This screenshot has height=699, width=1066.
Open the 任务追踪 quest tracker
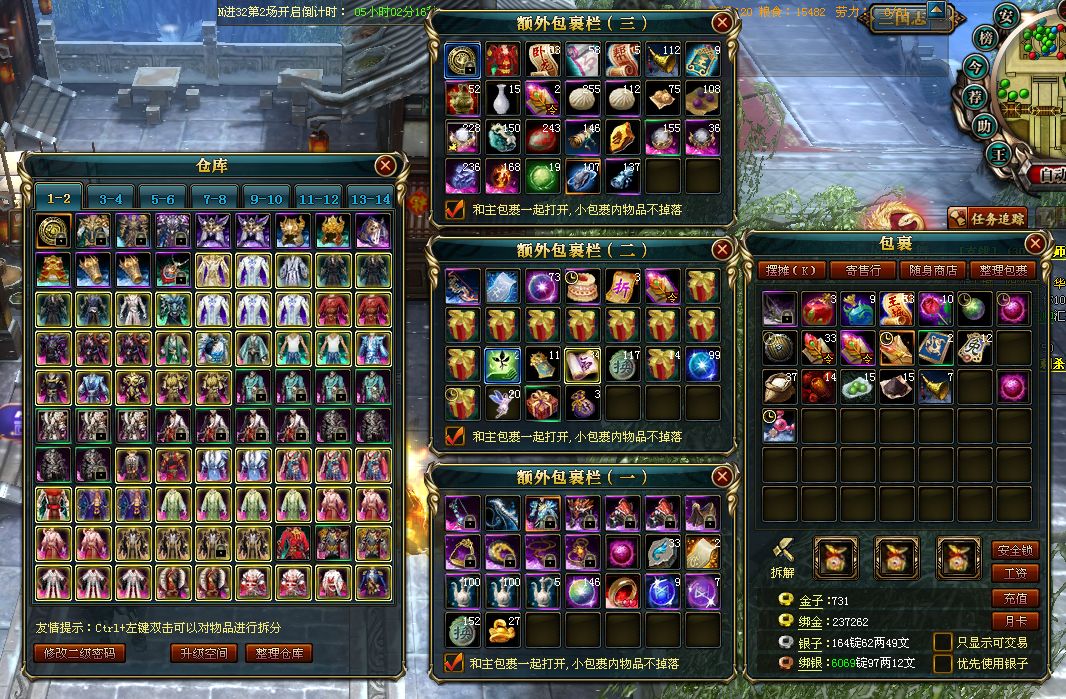tap(987, 217)
